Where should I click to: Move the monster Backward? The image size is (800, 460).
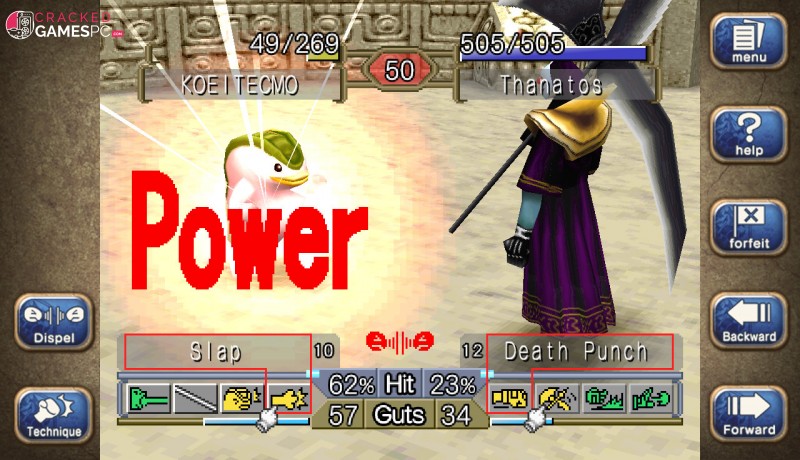748,320
